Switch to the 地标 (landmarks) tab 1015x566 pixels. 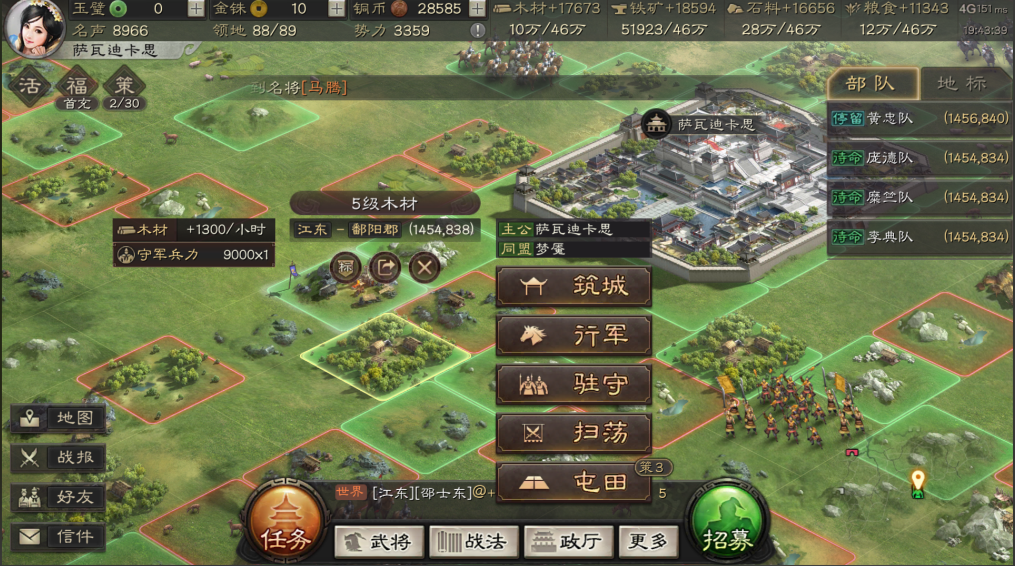click(961, 84)
